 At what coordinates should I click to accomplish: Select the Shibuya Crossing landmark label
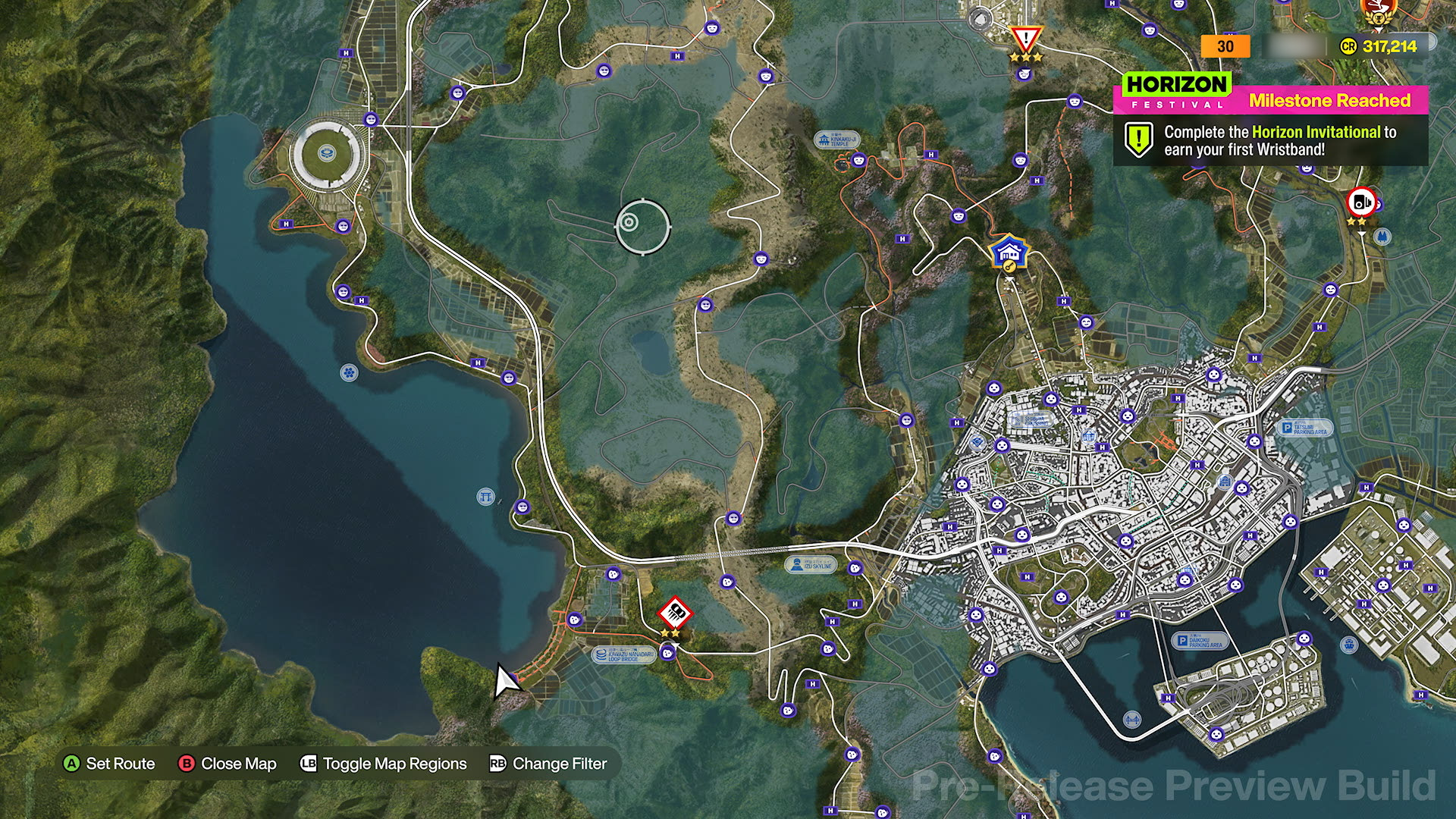(1029, 421)
